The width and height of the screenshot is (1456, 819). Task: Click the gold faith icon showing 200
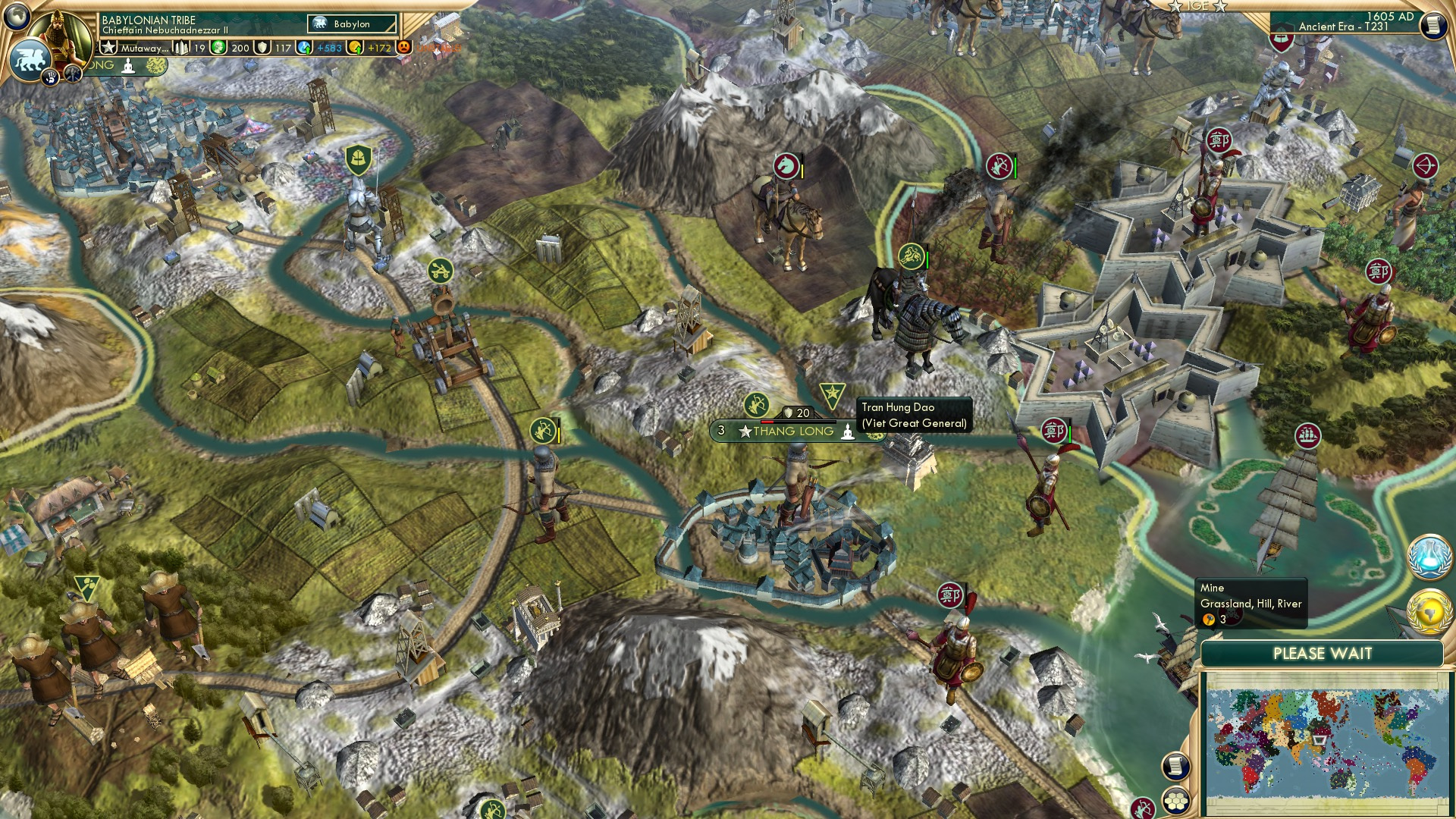point(218,49)
